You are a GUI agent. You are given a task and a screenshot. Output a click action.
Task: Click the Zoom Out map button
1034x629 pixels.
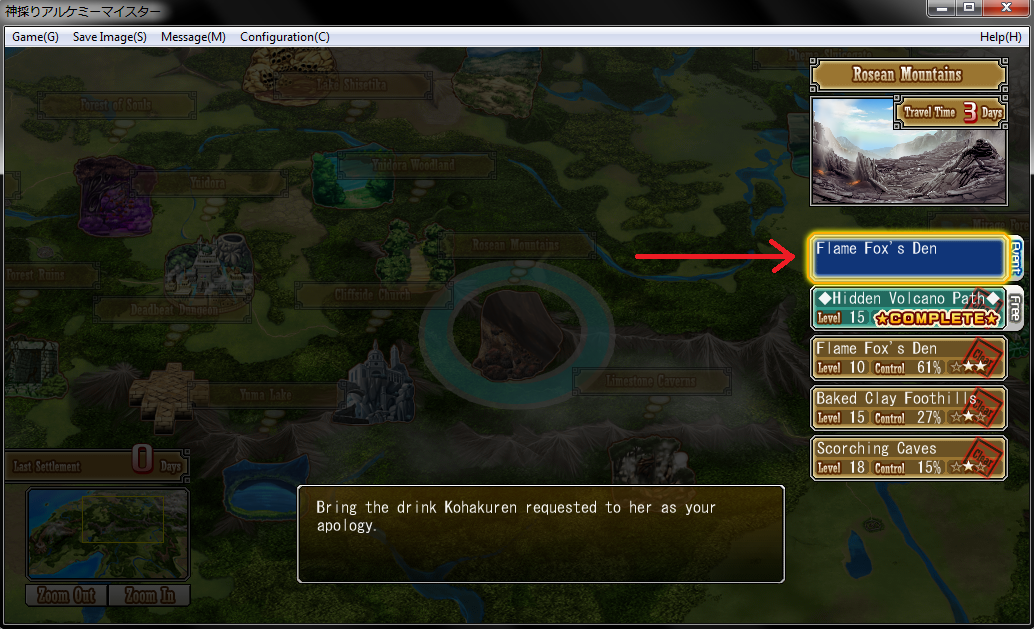(66, 595)
